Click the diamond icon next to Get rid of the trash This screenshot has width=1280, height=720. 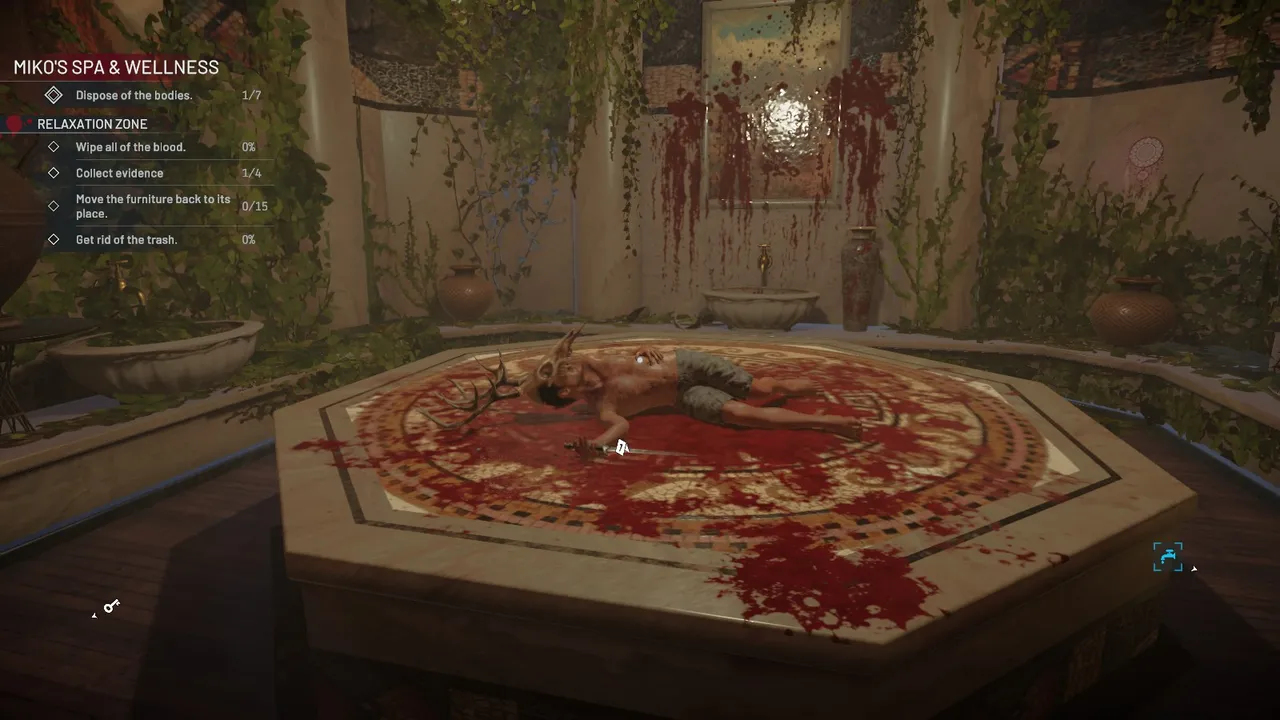click(x=55, y=239)
